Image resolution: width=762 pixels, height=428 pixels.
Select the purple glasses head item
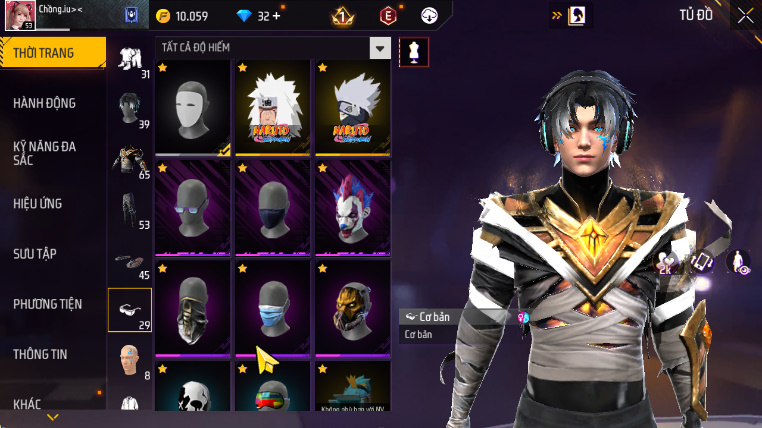(x=194, y=208)
